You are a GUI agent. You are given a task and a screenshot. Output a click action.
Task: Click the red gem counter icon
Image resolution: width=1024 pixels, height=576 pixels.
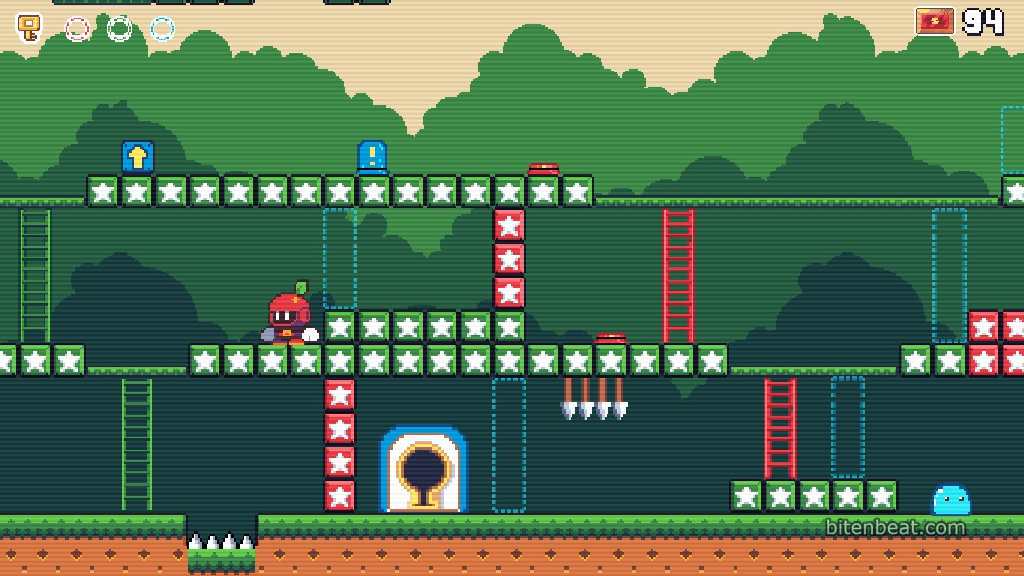tap(935, 21)
